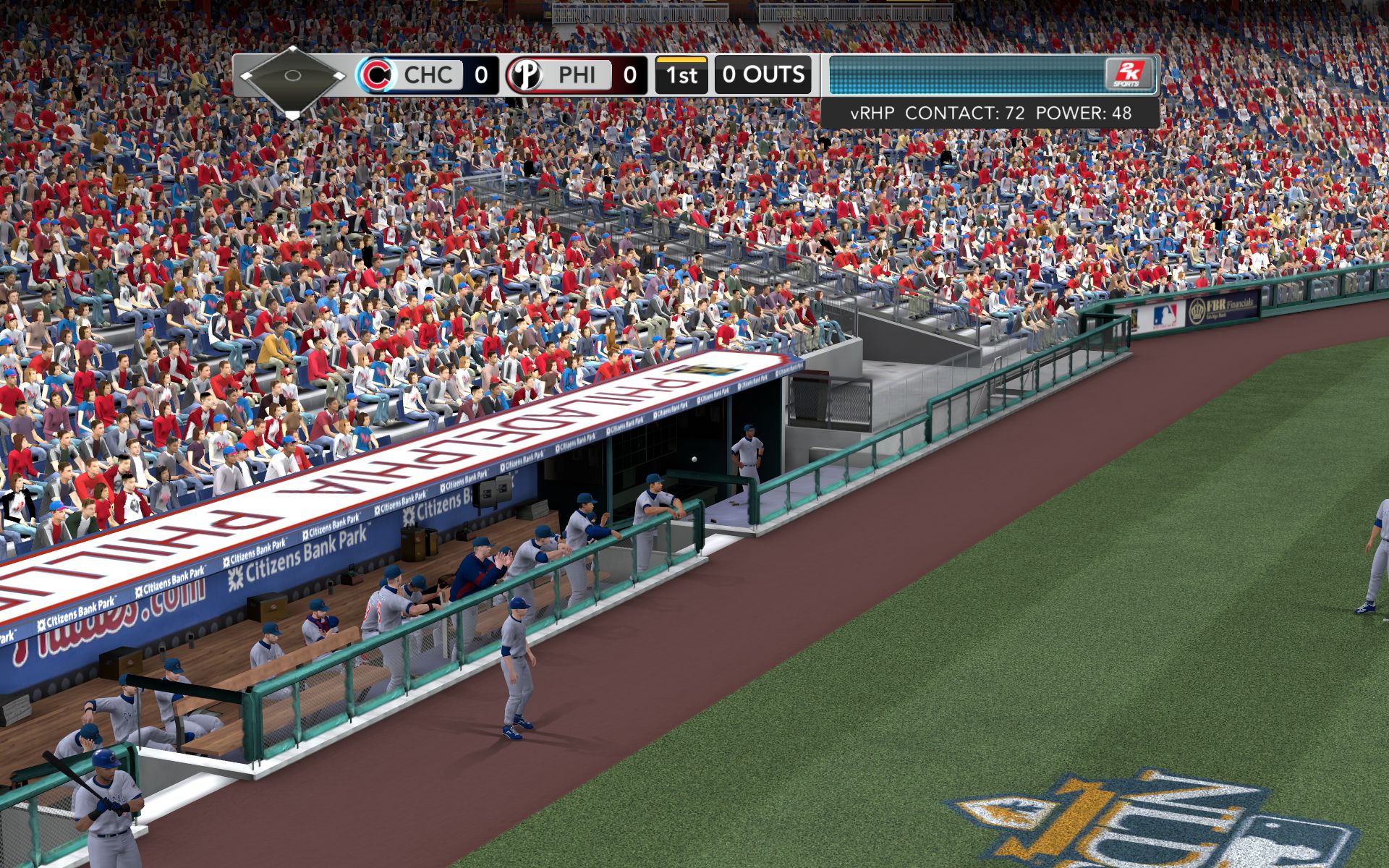Select the Phillies logo on the scoreboard
This screenshot has width=1389, height=868.
[x=525, y=75]
